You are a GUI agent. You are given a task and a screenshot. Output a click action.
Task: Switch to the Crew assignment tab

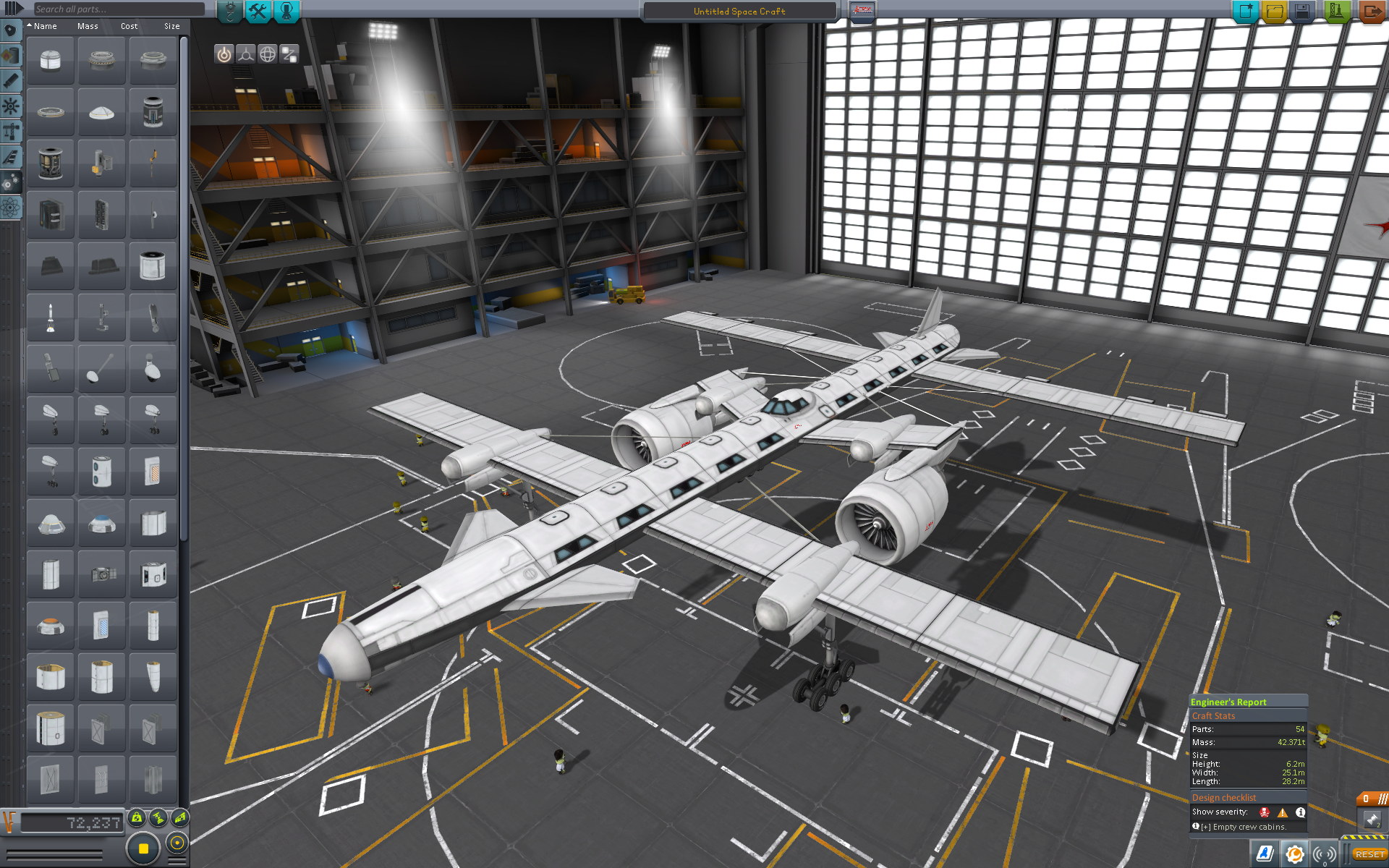point(286,11)
